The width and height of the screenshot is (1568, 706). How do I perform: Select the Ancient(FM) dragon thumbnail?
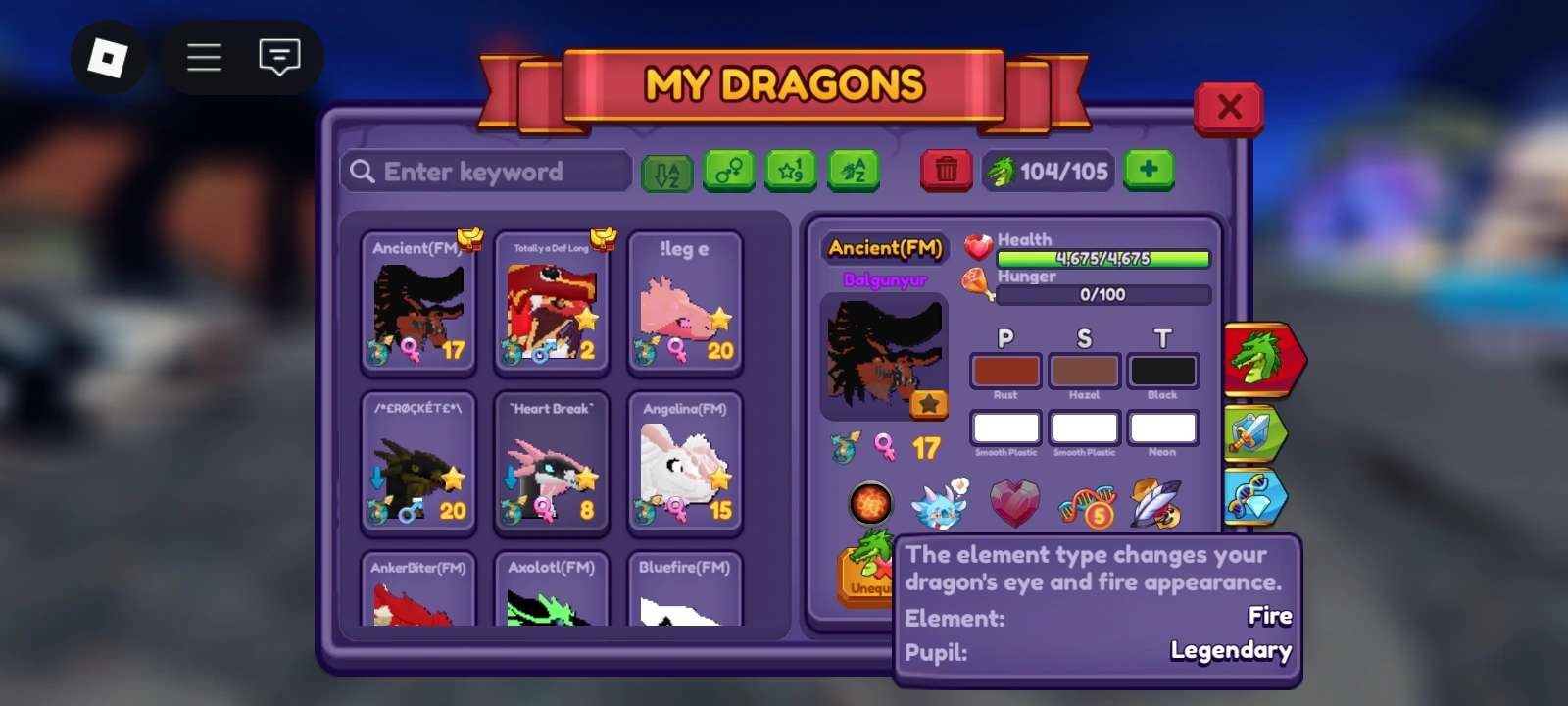[x=418, y=304]
